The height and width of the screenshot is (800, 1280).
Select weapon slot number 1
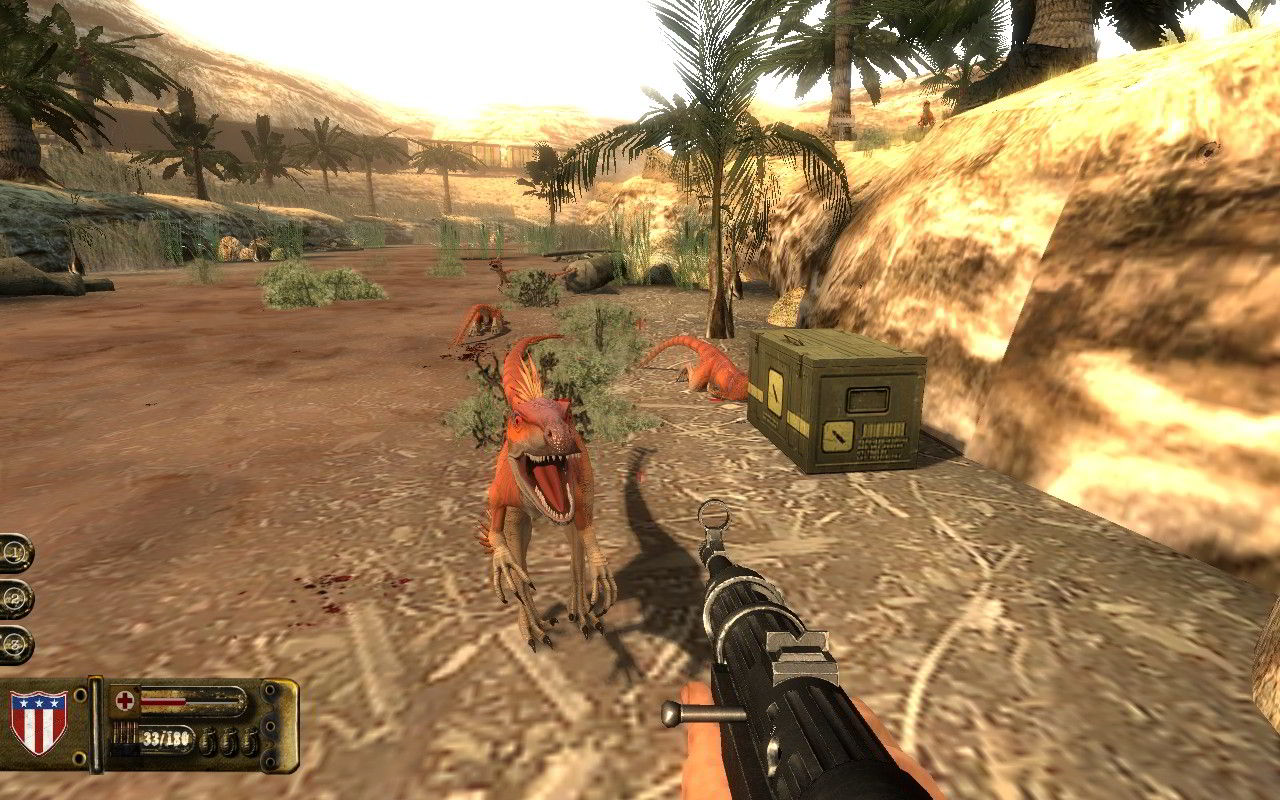(x=15, y=552)
